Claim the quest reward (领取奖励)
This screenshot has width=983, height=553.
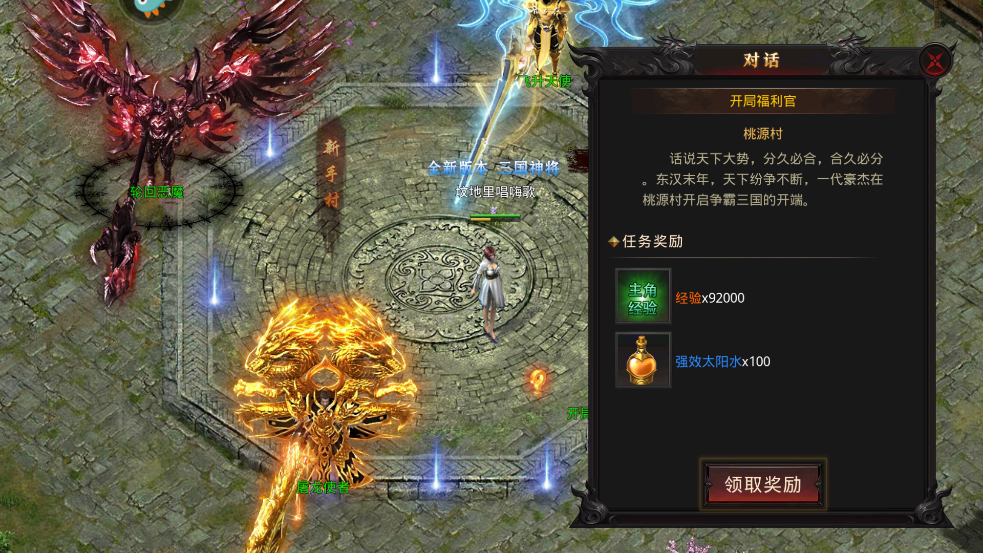click(x=763, y=485)
